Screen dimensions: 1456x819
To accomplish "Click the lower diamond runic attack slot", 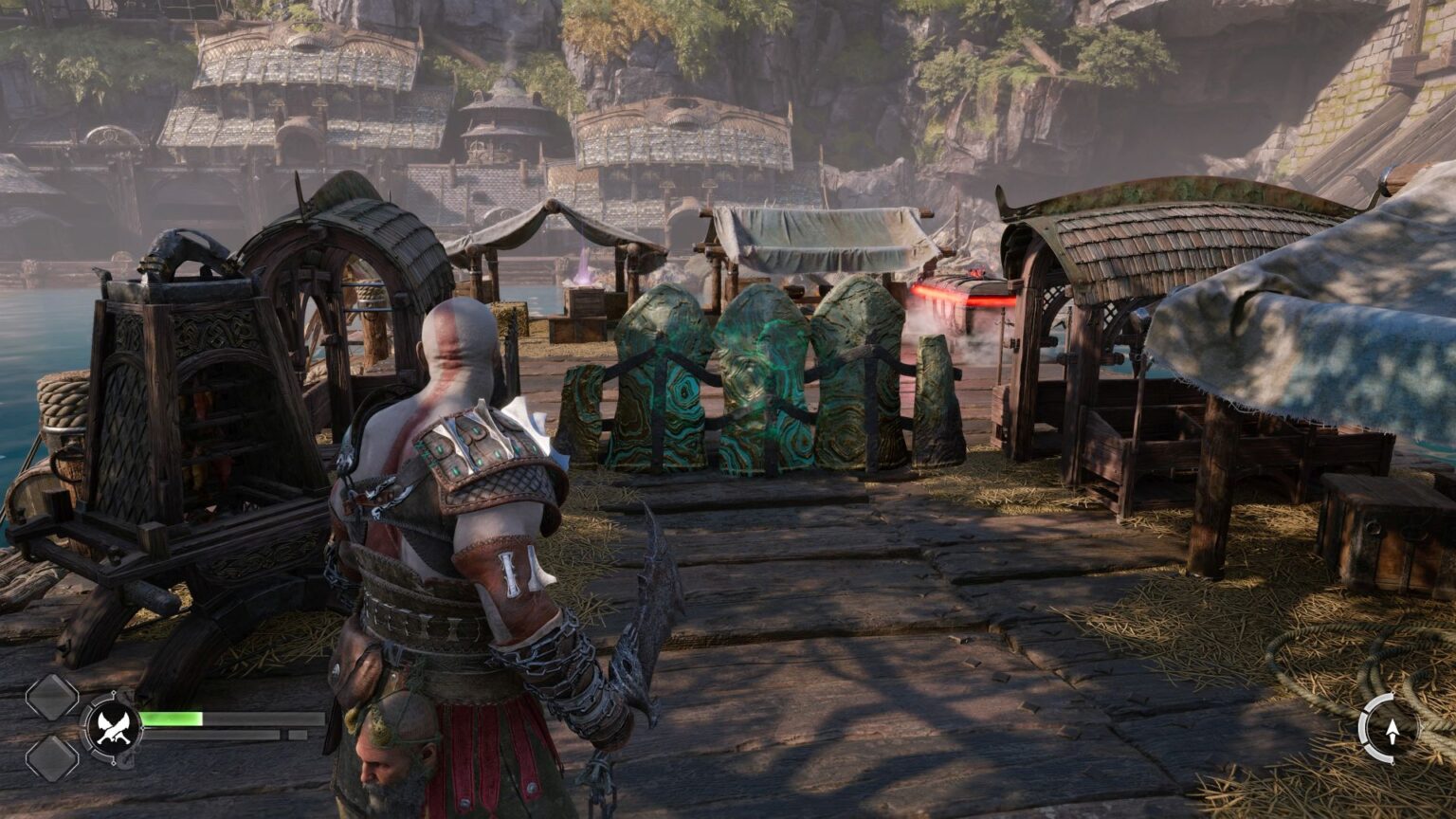I will (x=54, y=758).
